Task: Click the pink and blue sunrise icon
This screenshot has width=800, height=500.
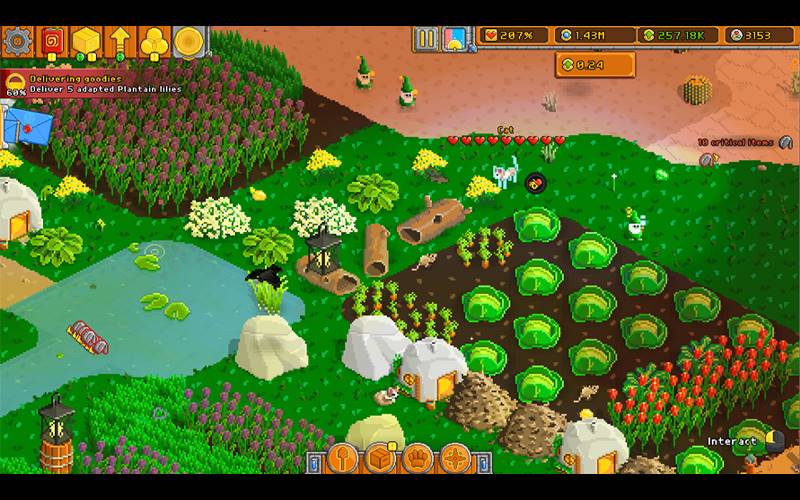Action: click(x=455, y=39)
